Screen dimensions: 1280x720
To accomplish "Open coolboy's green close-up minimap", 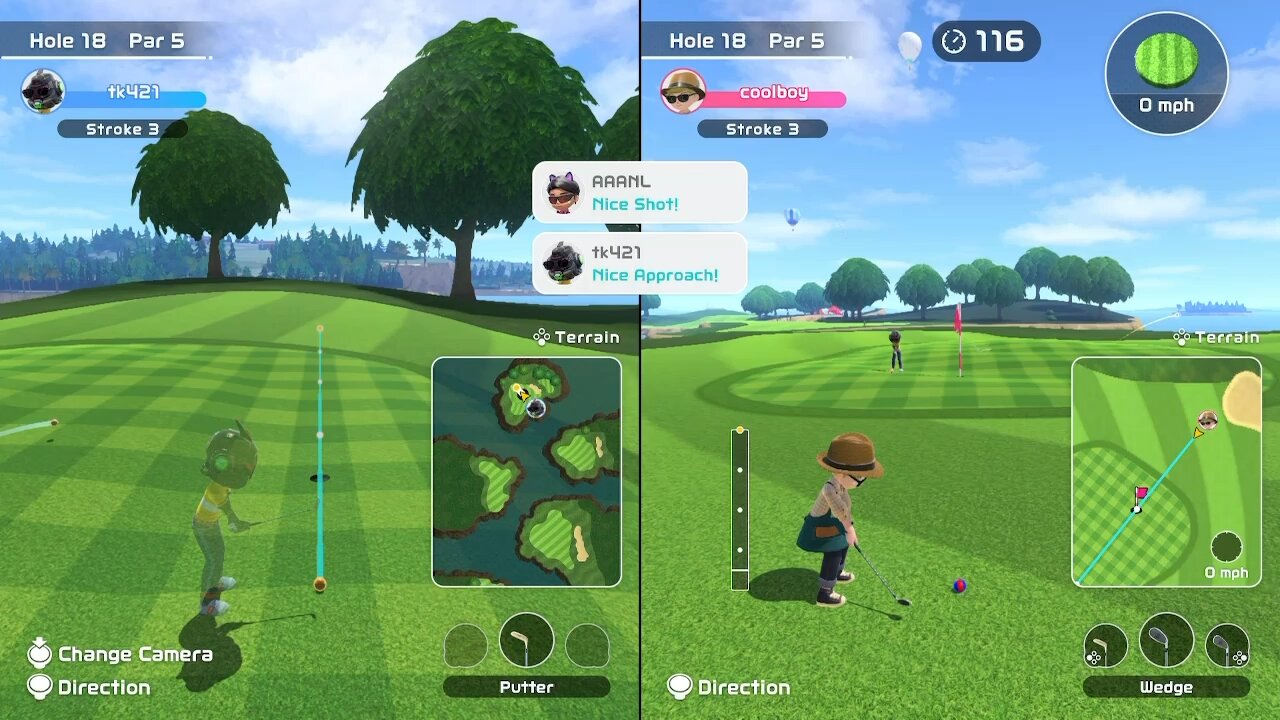I will [1166, 471].
